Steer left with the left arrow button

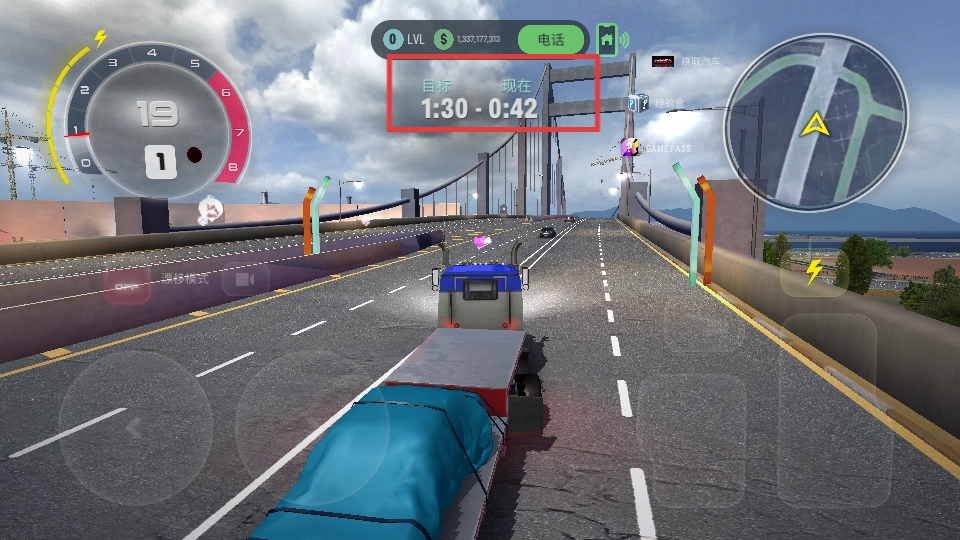coord(135,426)
